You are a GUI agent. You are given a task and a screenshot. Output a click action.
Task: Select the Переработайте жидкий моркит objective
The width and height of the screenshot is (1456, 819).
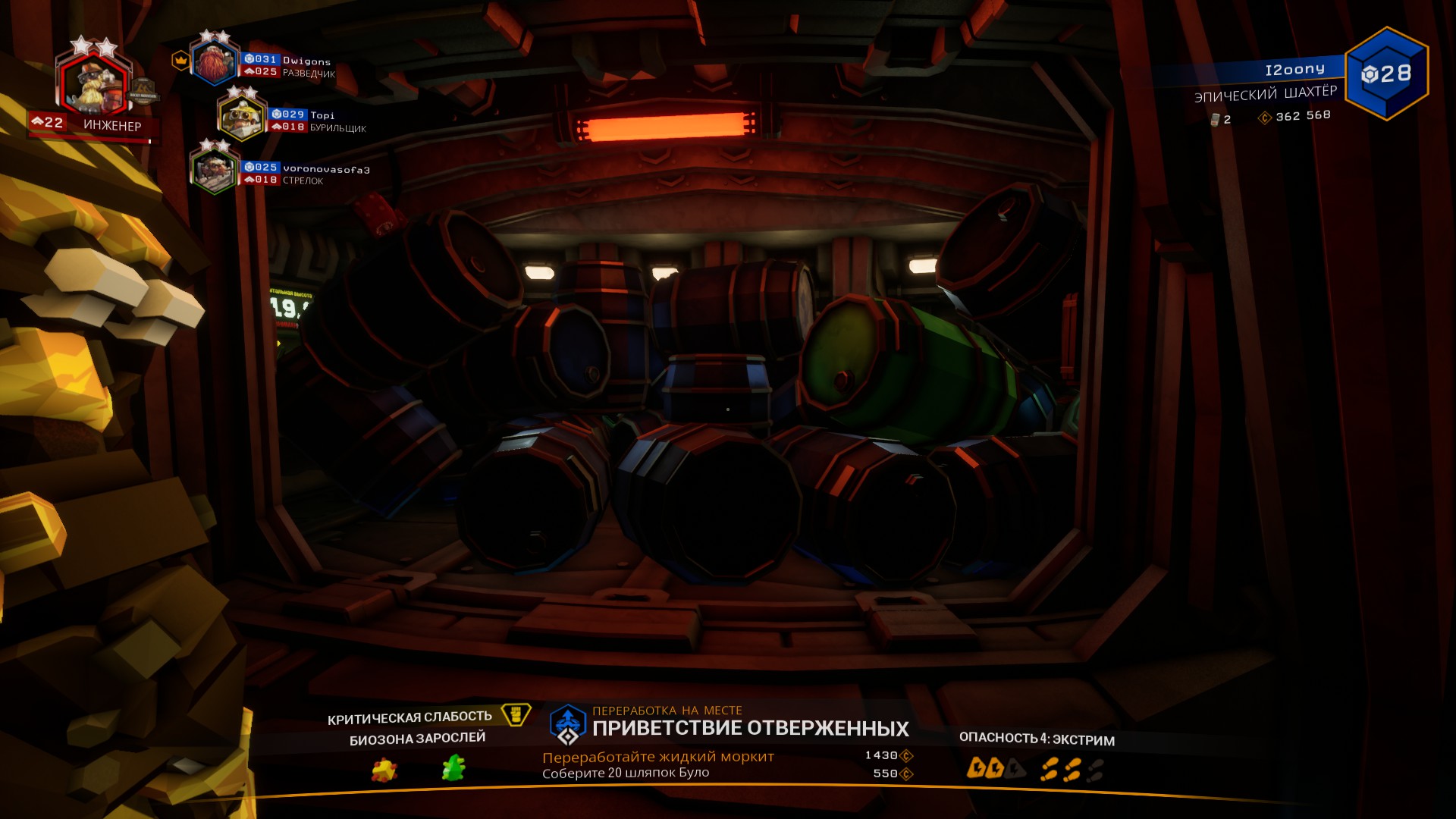click(x=657, y=757)
